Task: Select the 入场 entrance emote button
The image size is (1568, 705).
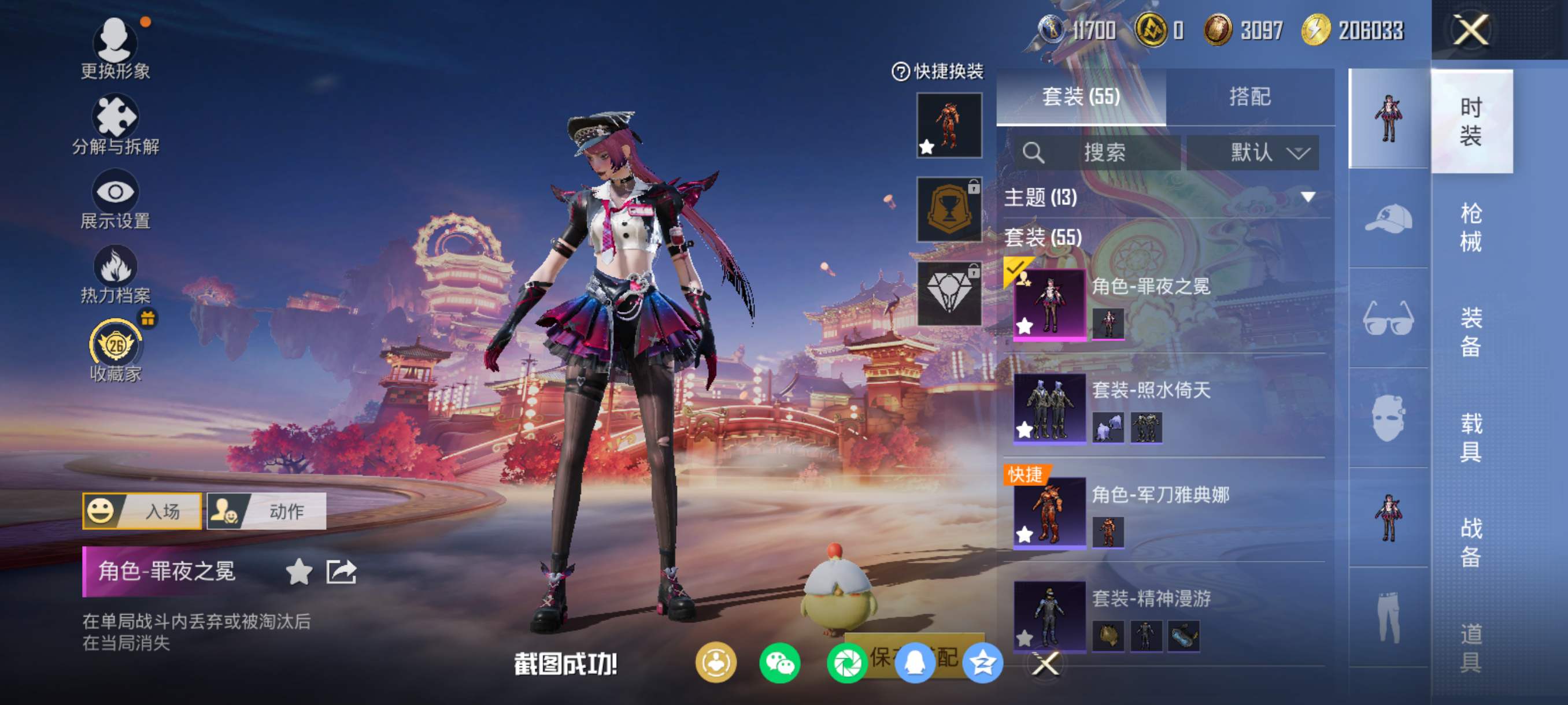Action: (142, 511)
